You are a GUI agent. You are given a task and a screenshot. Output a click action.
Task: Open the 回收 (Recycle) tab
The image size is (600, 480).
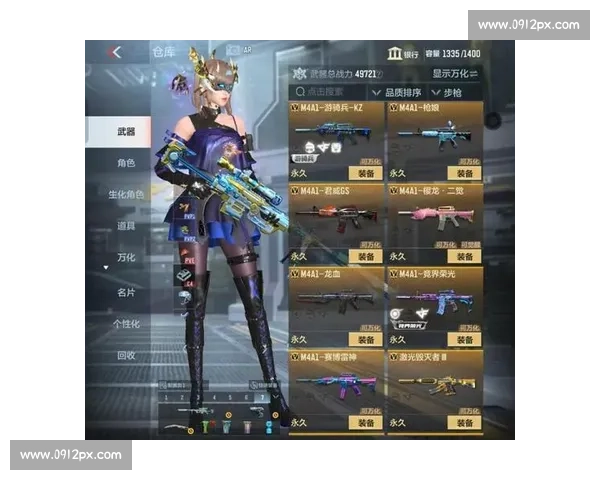click(124, 356)
